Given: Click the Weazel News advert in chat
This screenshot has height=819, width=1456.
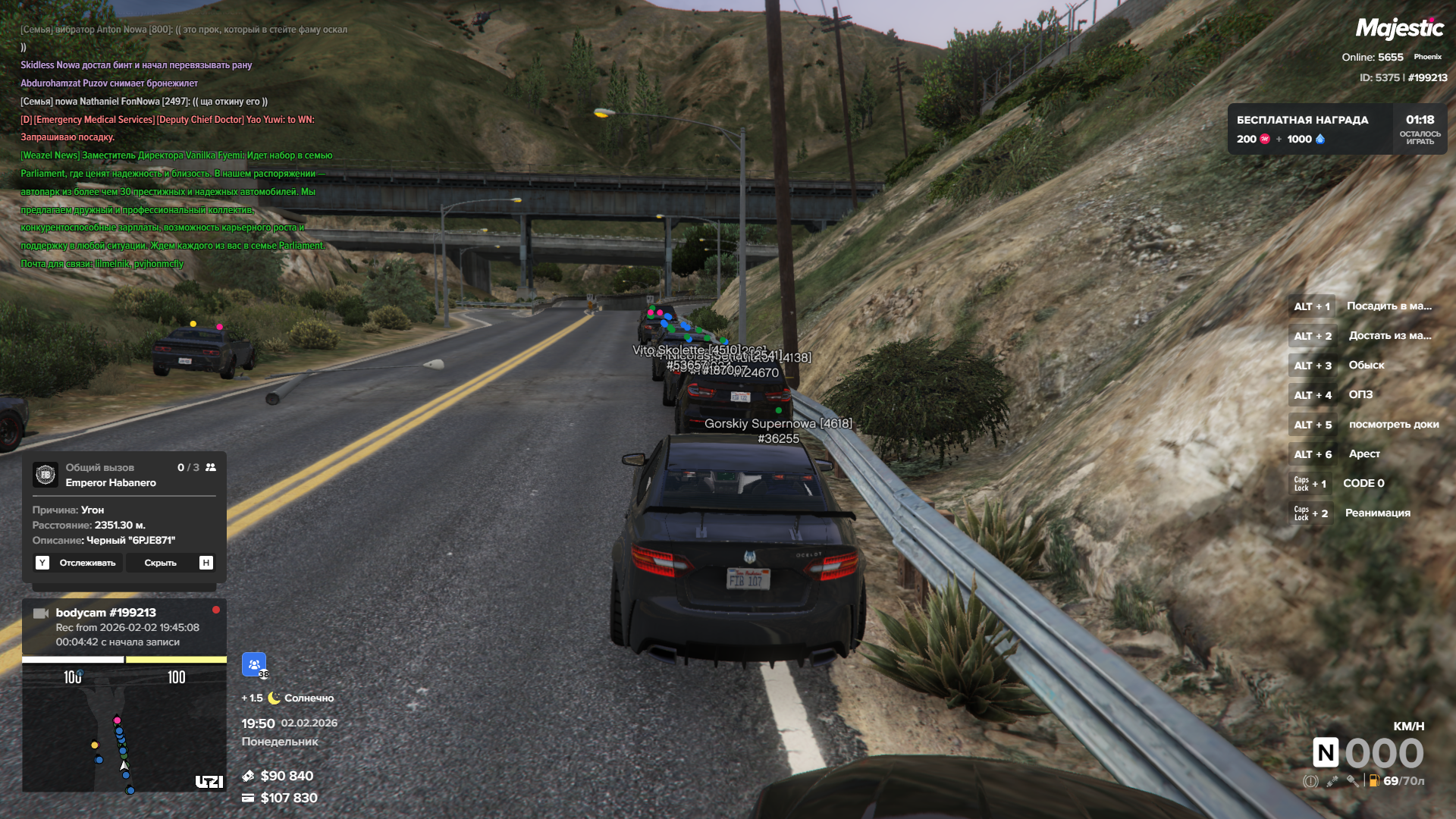Looking at the screenshot, I should pos(174,209).
